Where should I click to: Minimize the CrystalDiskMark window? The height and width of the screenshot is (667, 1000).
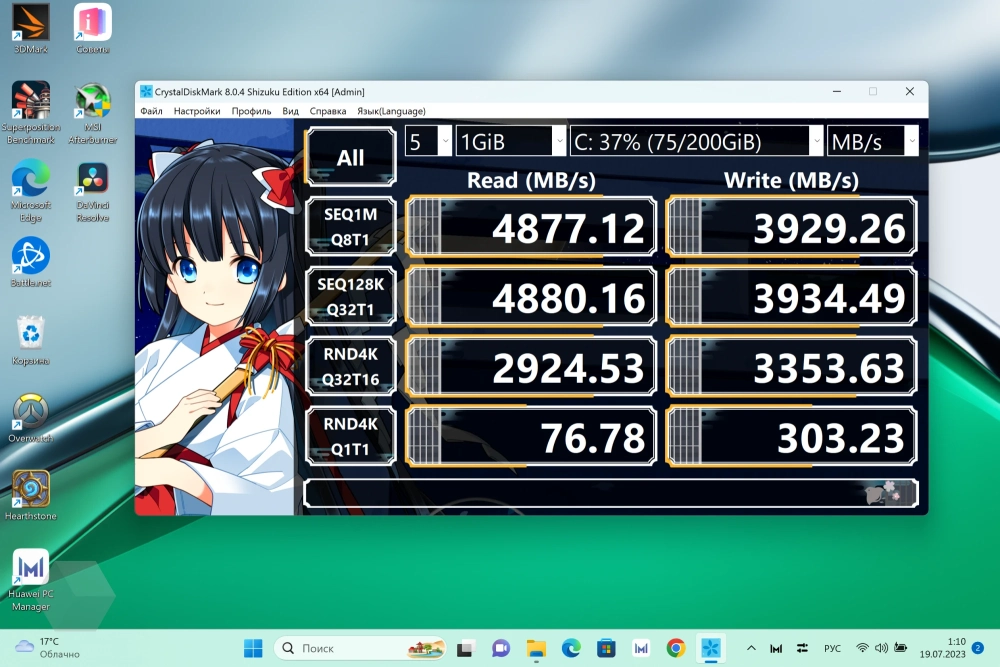point(836,91)
